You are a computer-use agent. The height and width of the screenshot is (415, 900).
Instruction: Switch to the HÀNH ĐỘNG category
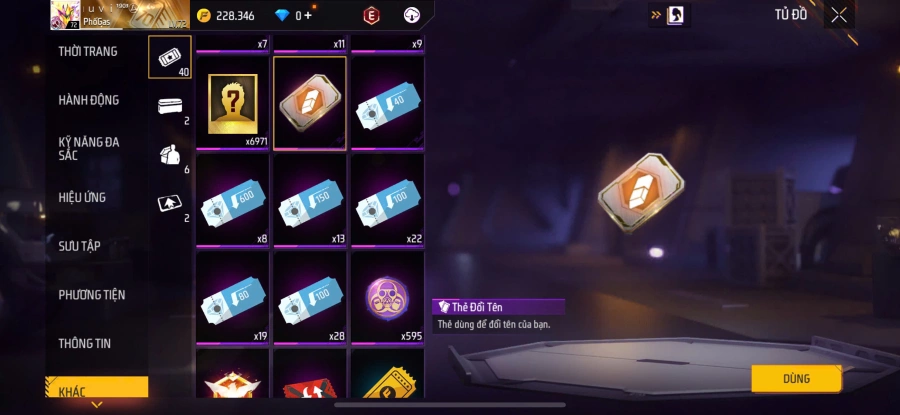point(89,100)
